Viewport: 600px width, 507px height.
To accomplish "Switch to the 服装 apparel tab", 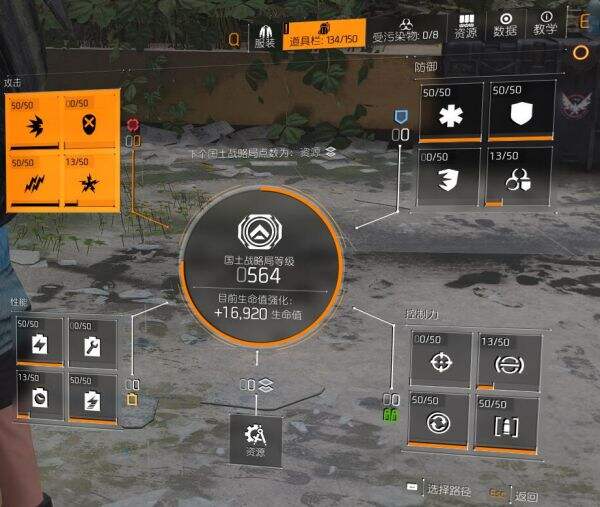I will (265, 37).
